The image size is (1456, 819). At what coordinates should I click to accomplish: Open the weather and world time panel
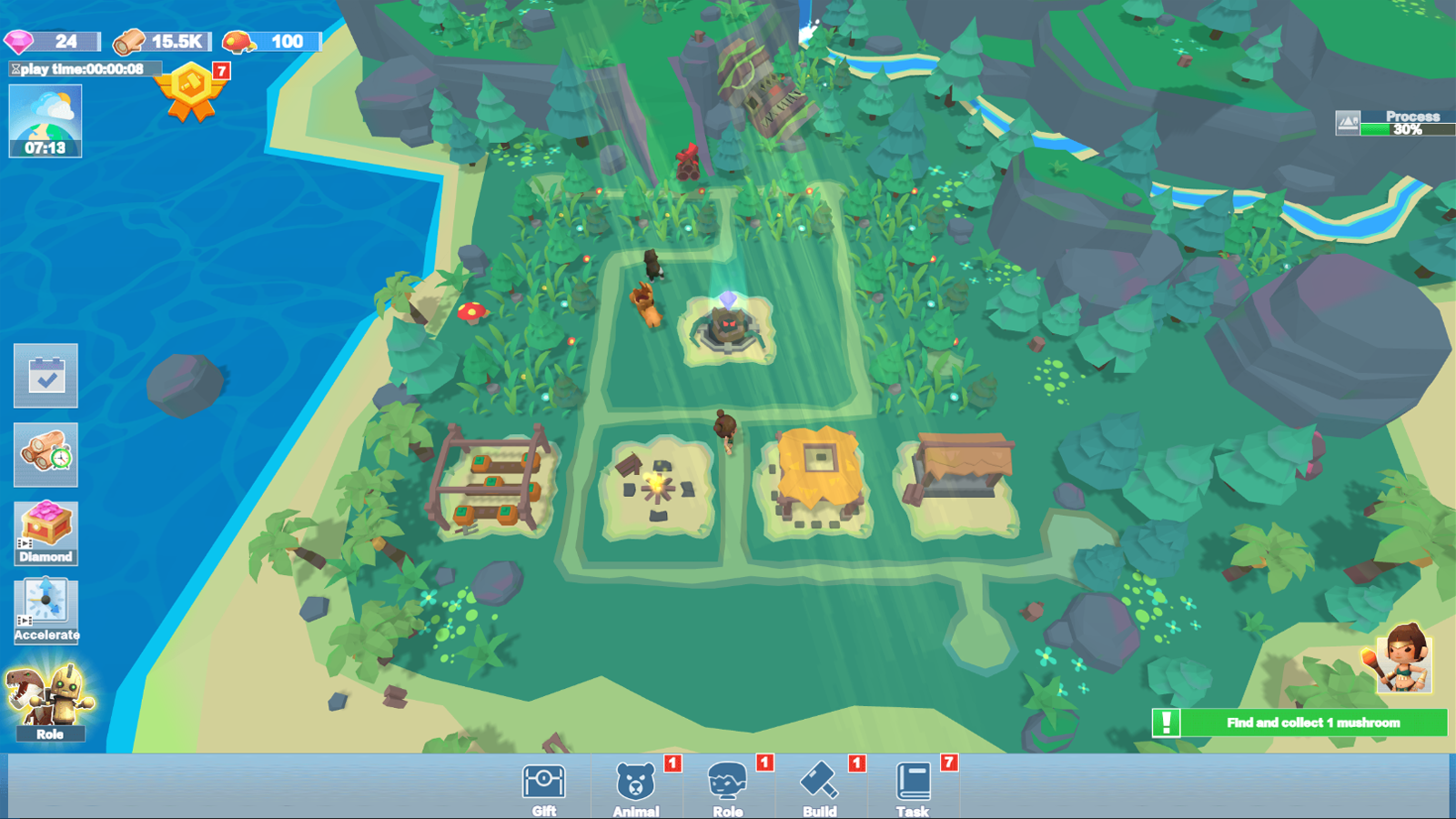point(45,121)
